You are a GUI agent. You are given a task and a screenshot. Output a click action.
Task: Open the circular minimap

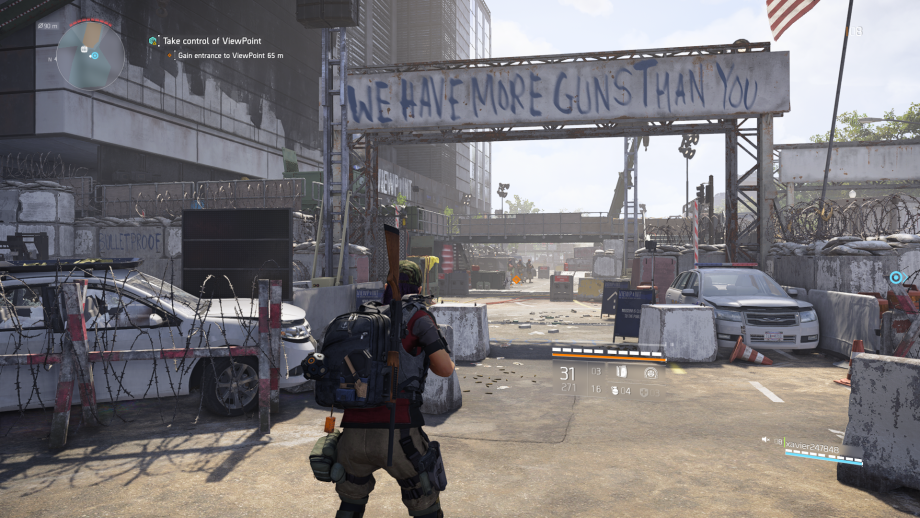pyautogui.click(x=90, y=56)
